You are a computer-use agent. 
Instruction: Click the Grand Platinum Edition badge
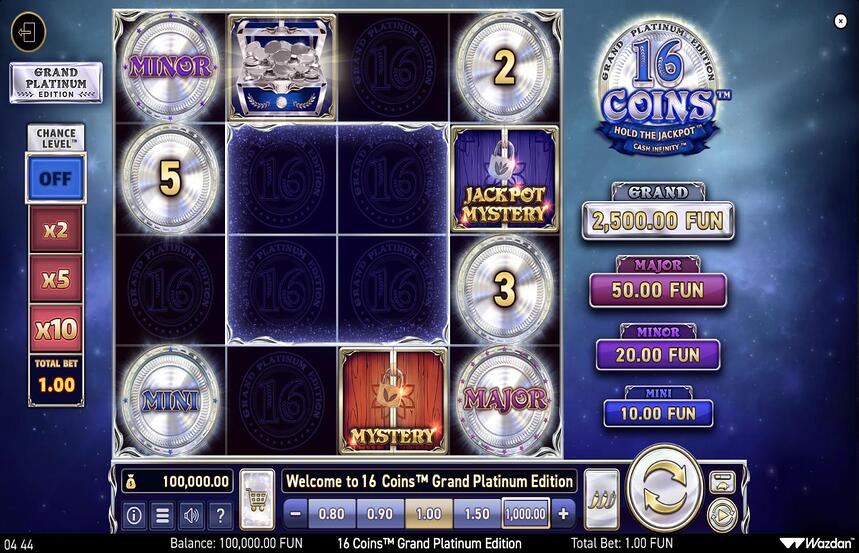coord(55,82)
